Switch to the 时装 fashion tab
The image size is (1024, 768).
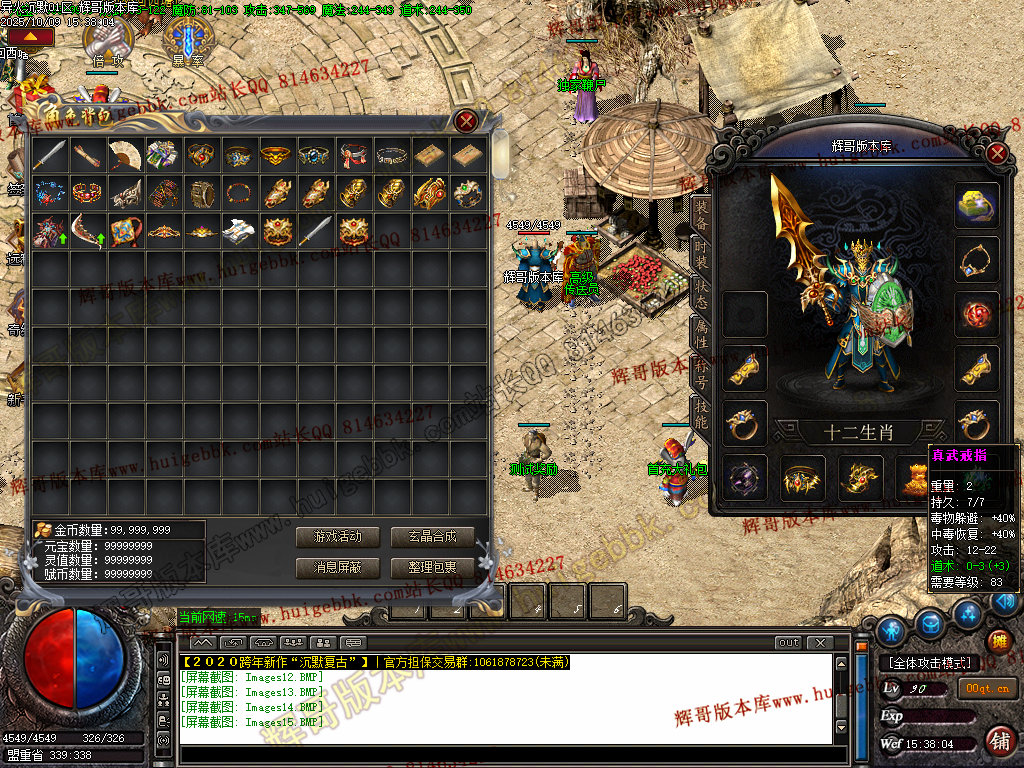702,258
